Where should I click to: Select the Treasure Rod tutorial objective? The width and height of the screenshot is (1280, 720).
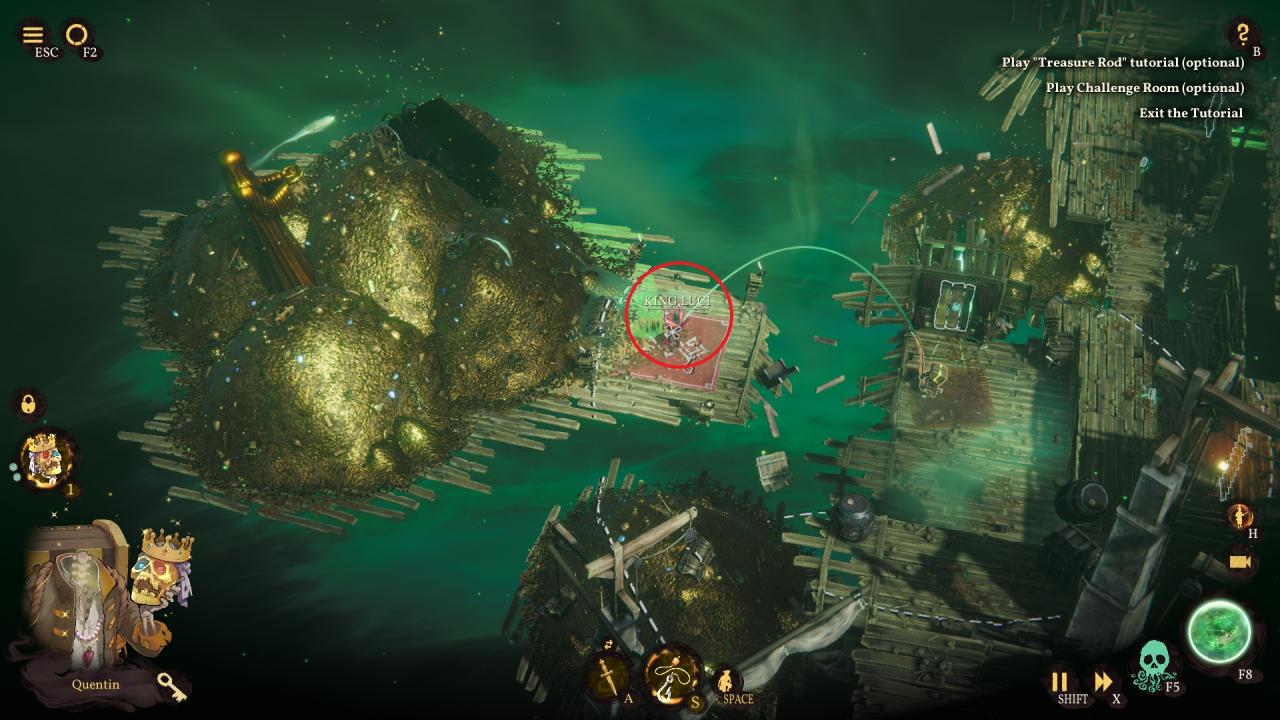point(1123,62)
